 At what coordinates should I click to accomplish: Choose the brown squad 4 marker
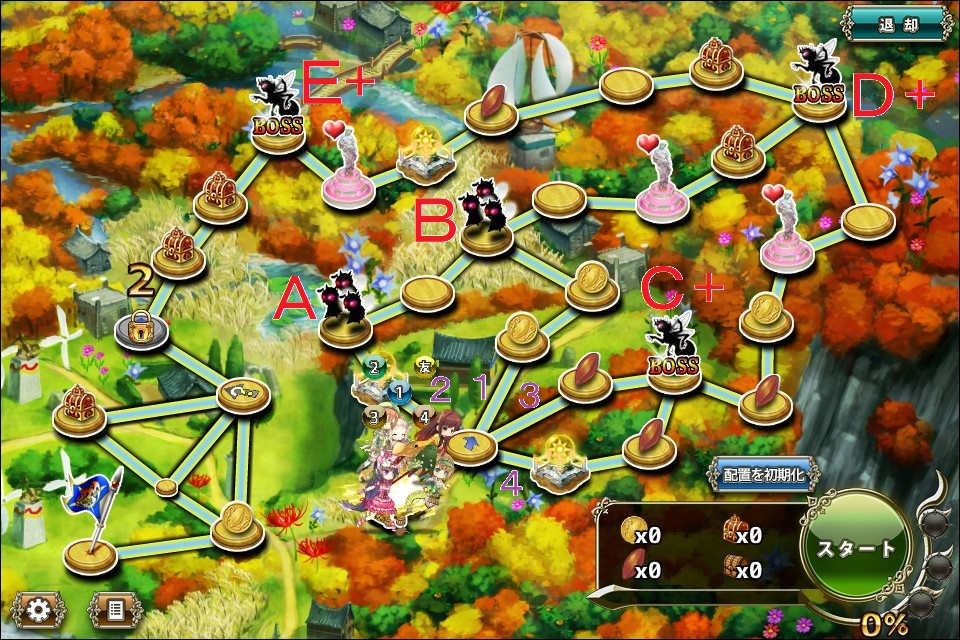[x=424, y=414]
